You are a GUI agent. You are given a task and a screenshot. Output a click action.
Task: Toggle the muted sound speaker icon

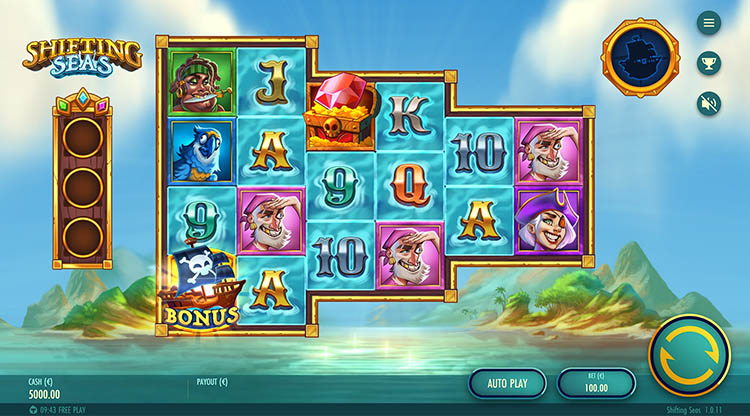[x=709, y=102]
